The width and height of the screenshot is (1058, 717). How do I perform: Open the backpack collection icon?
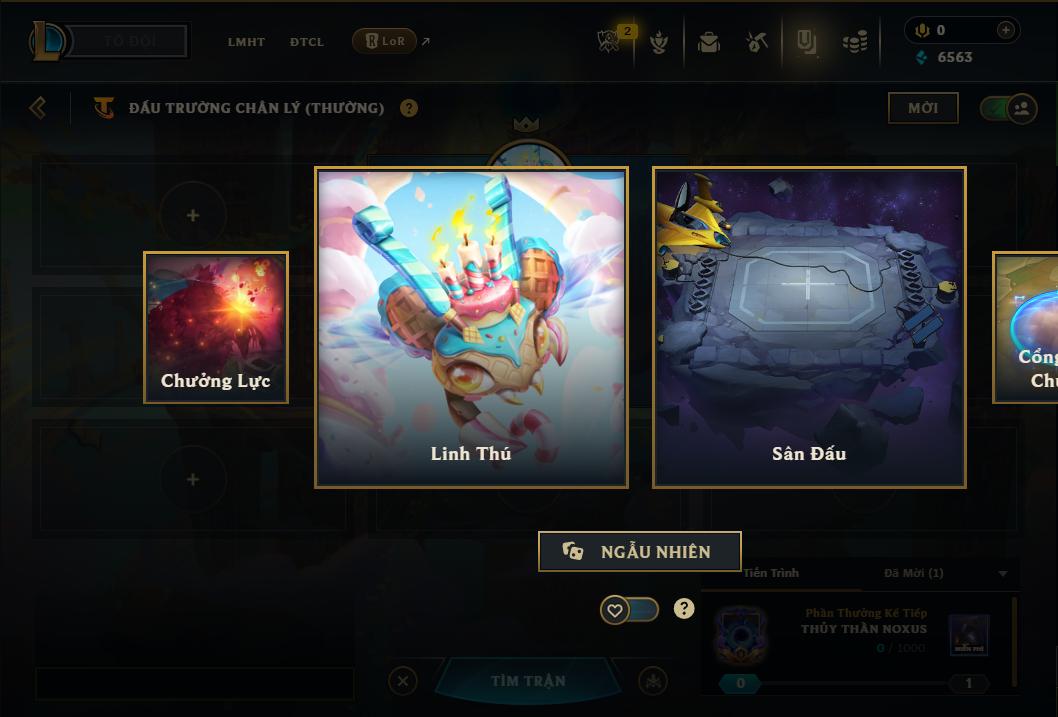[x=709, y=42]
